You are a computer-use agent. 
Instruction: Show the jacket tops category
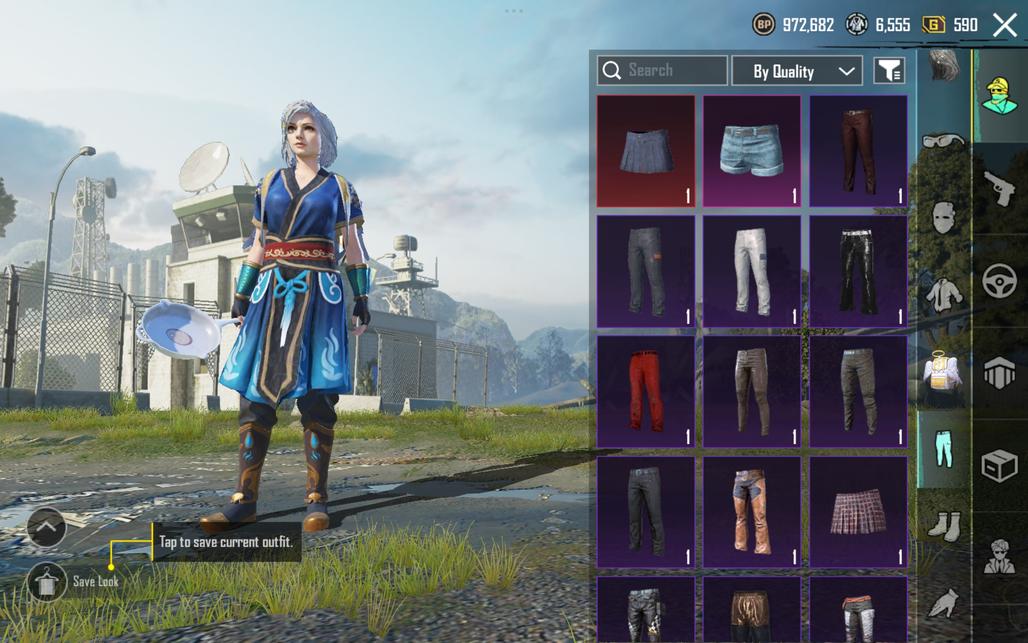coord(943,294)
